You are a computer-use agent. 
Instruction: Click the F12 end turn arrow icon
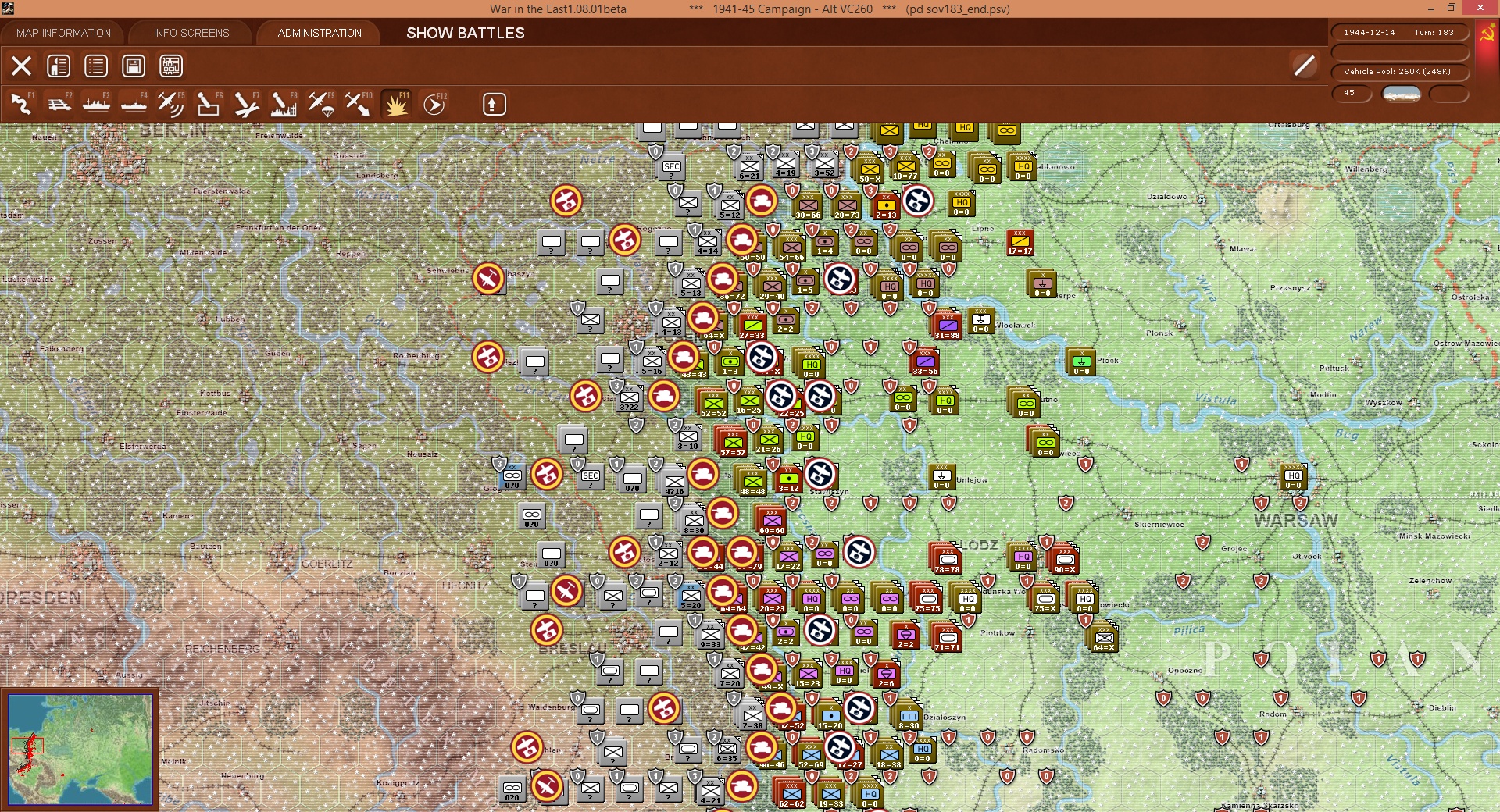(x=434, y=104)
